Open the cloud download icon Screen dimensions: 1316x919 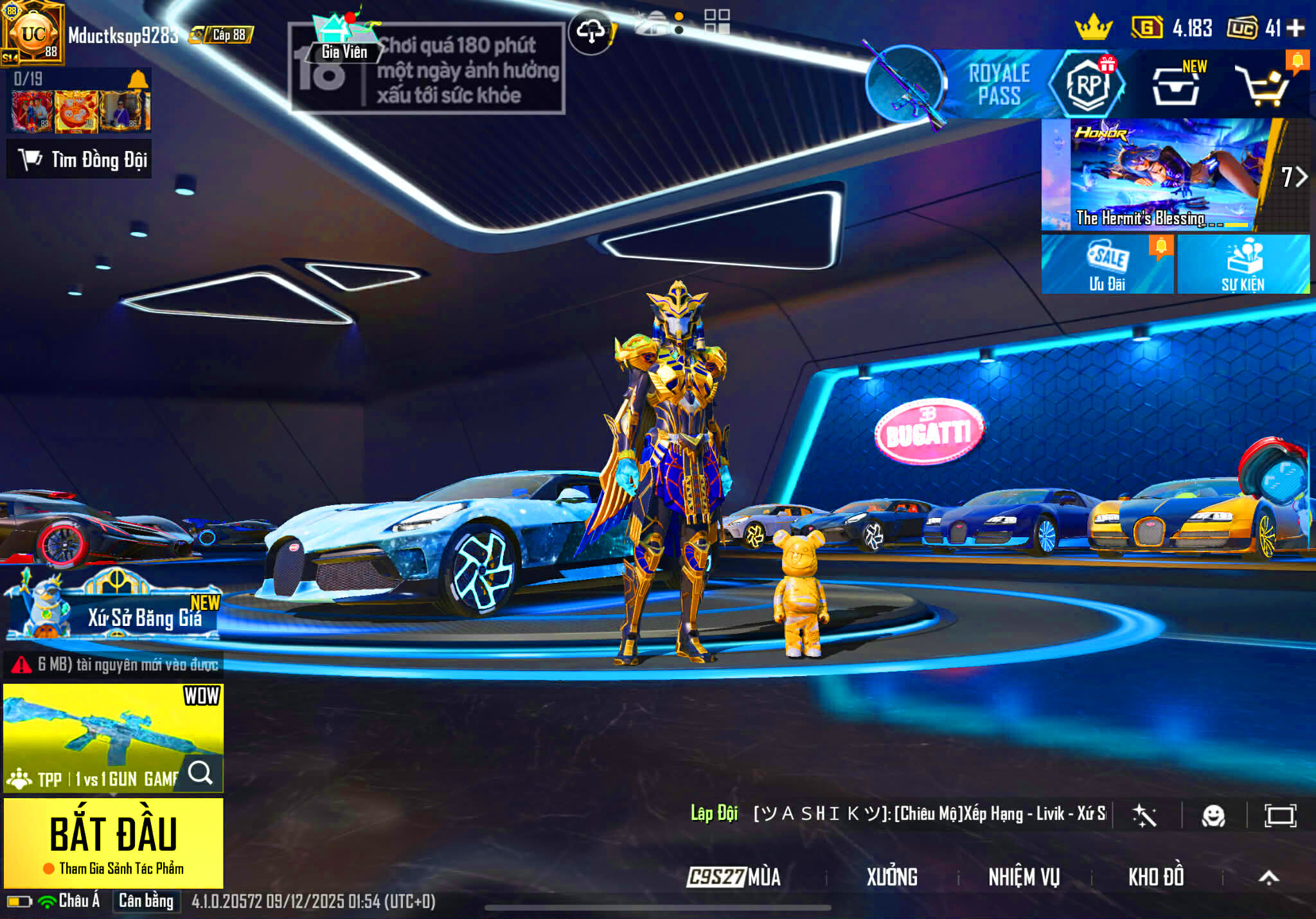click(x=591, y=31)
